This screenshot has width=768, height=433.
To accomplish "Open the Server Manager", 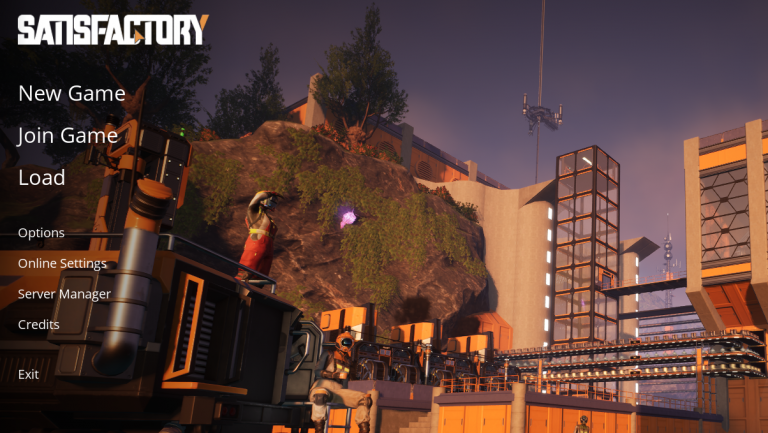I will coord(64,294).
